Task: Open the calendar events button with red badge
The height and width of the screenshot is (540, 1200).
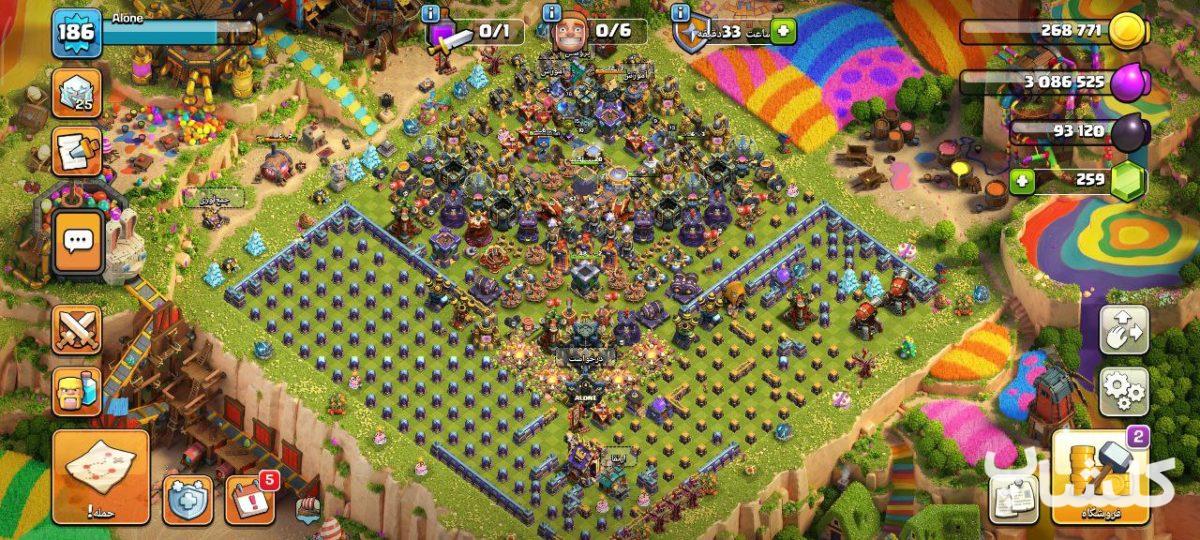Action: click(249, 498)
